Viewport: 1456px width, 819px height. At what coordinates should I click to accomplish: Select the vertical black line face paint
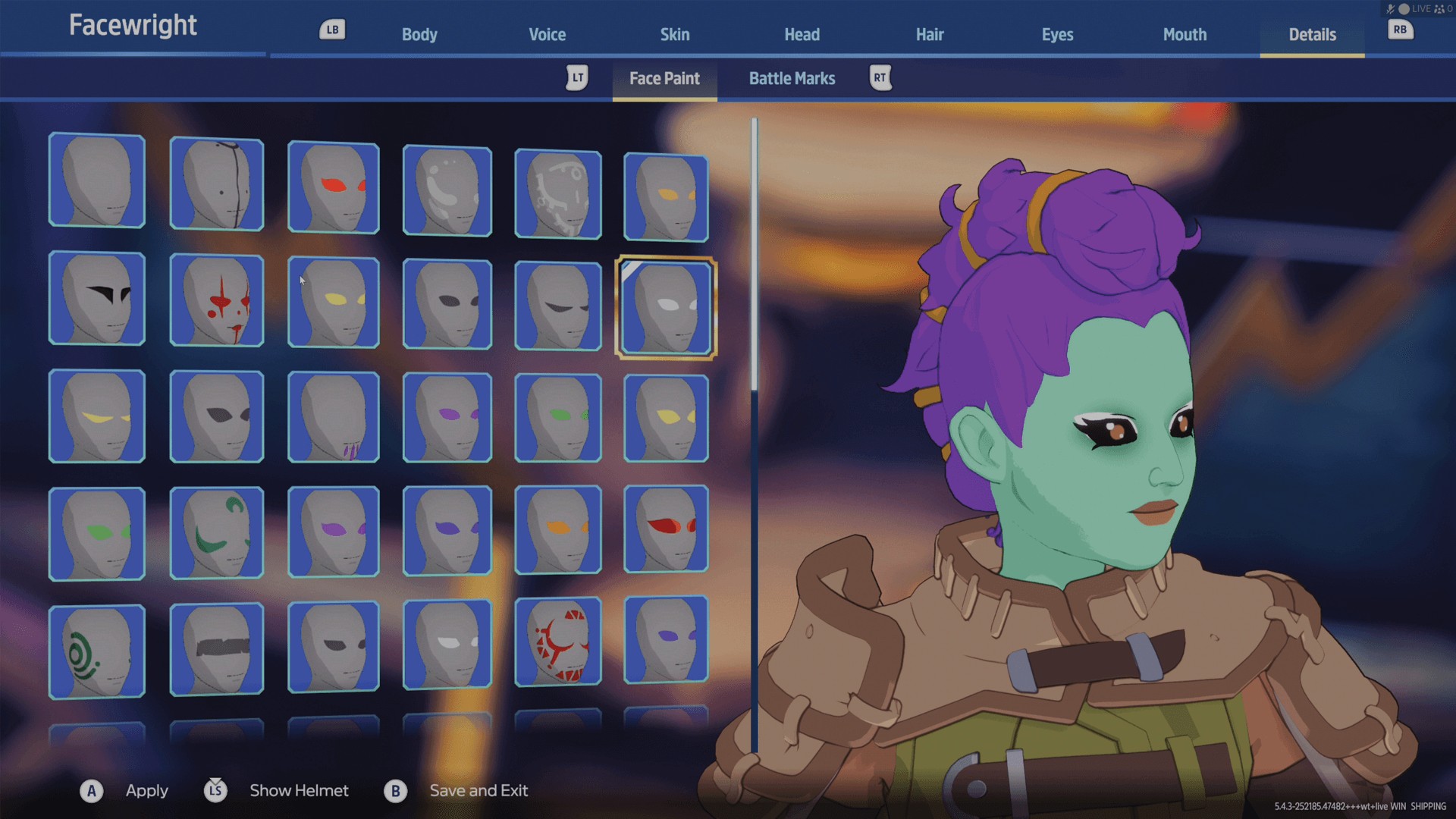click(217, 184)
